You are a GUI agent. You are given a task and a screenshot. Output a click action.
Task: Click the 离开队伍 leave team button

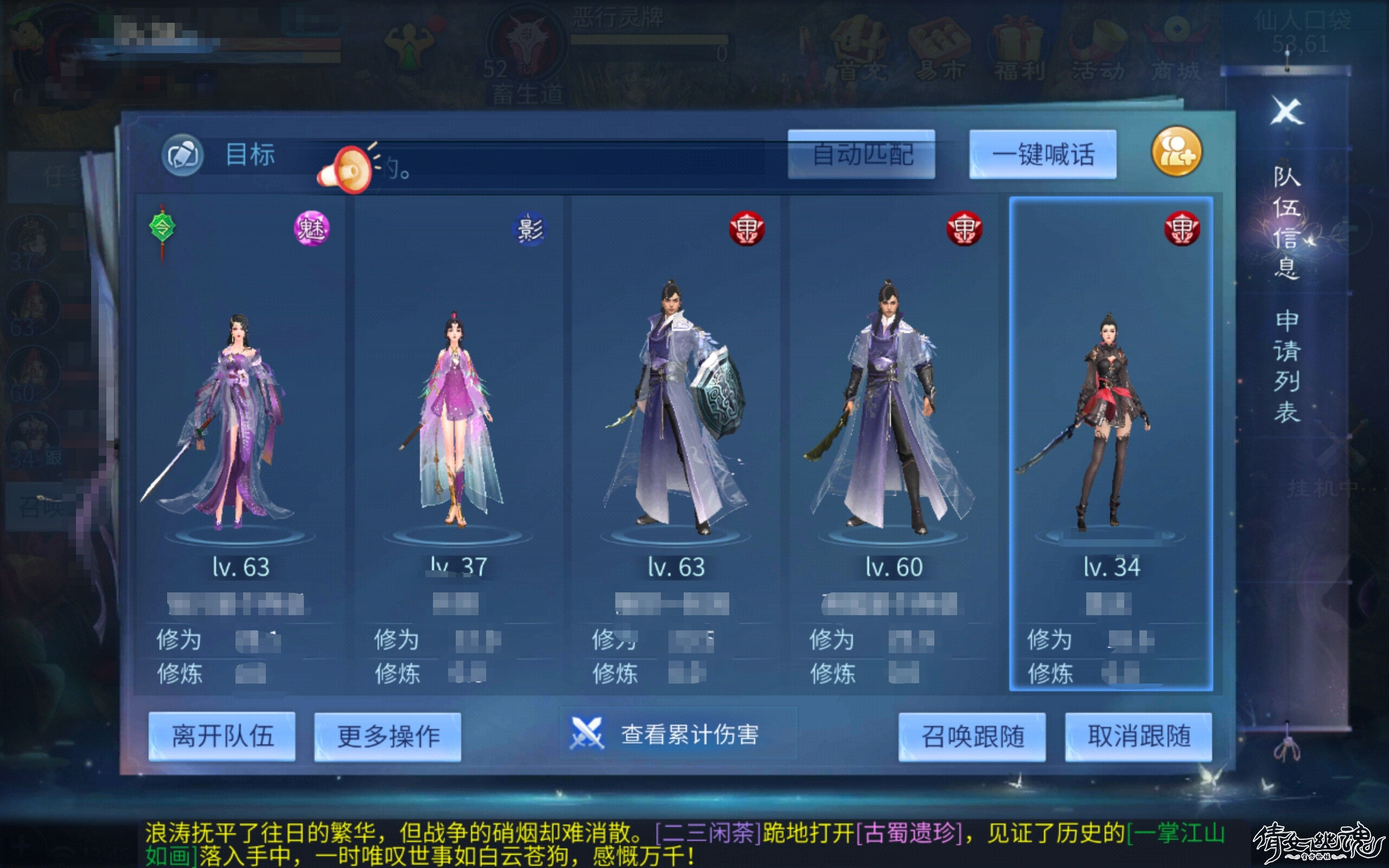pos(222,738)
